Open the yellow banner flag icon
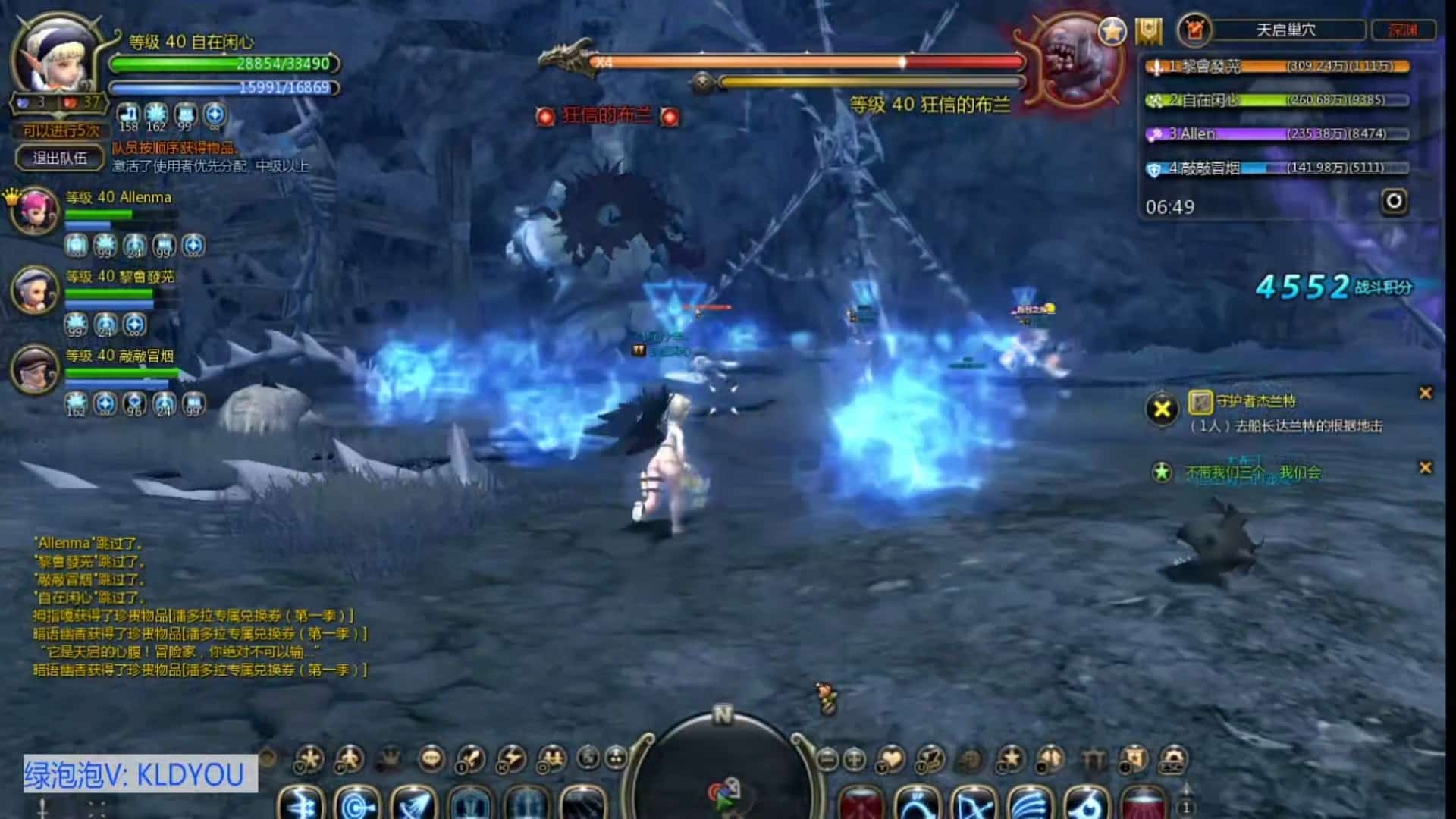Screen dimensions: 1456x819 pos(1149,32)
